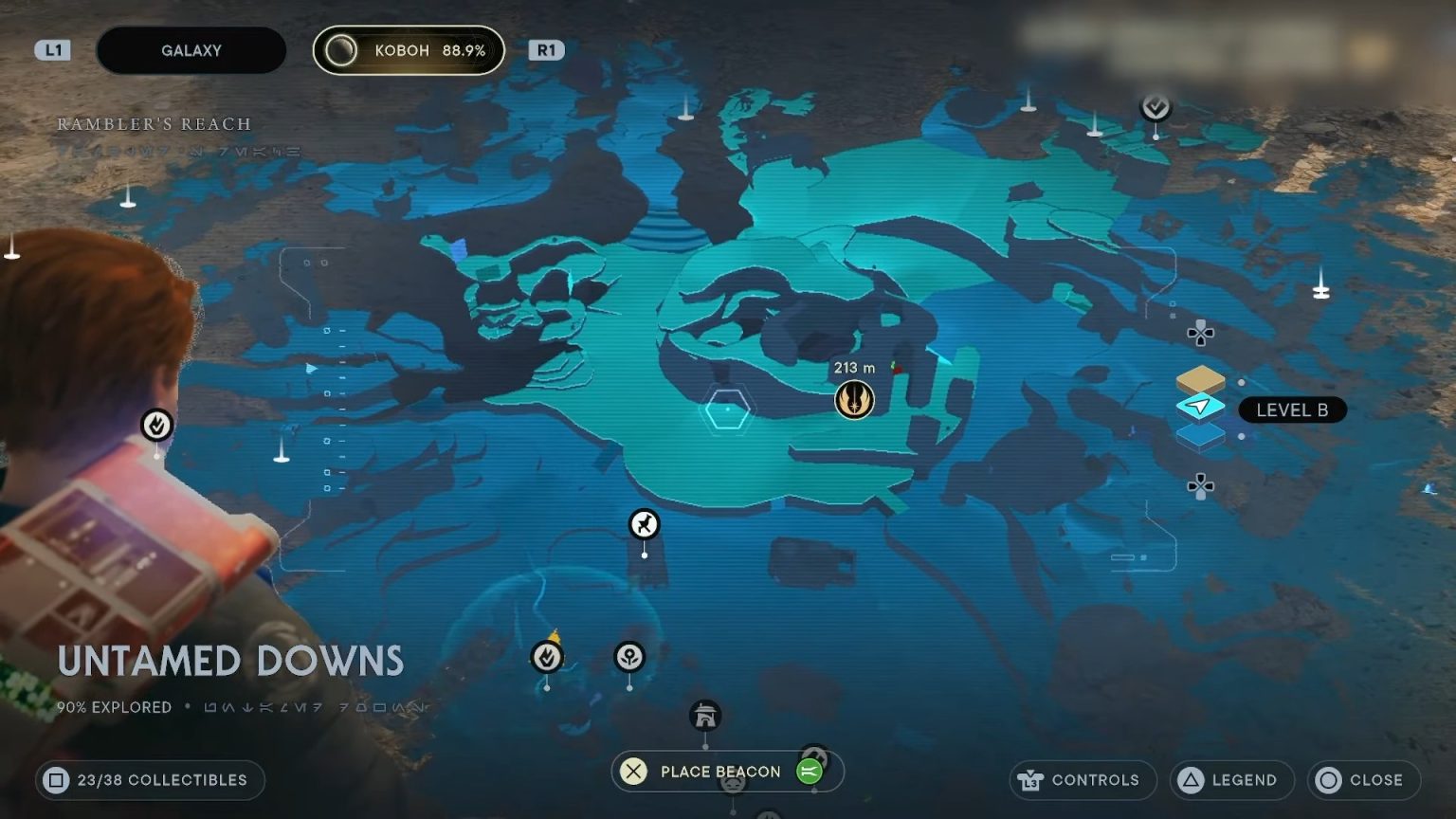Screen dimensions: 1456x819
Task: Select the current Level B layer tile
Action: (1200, 408)
